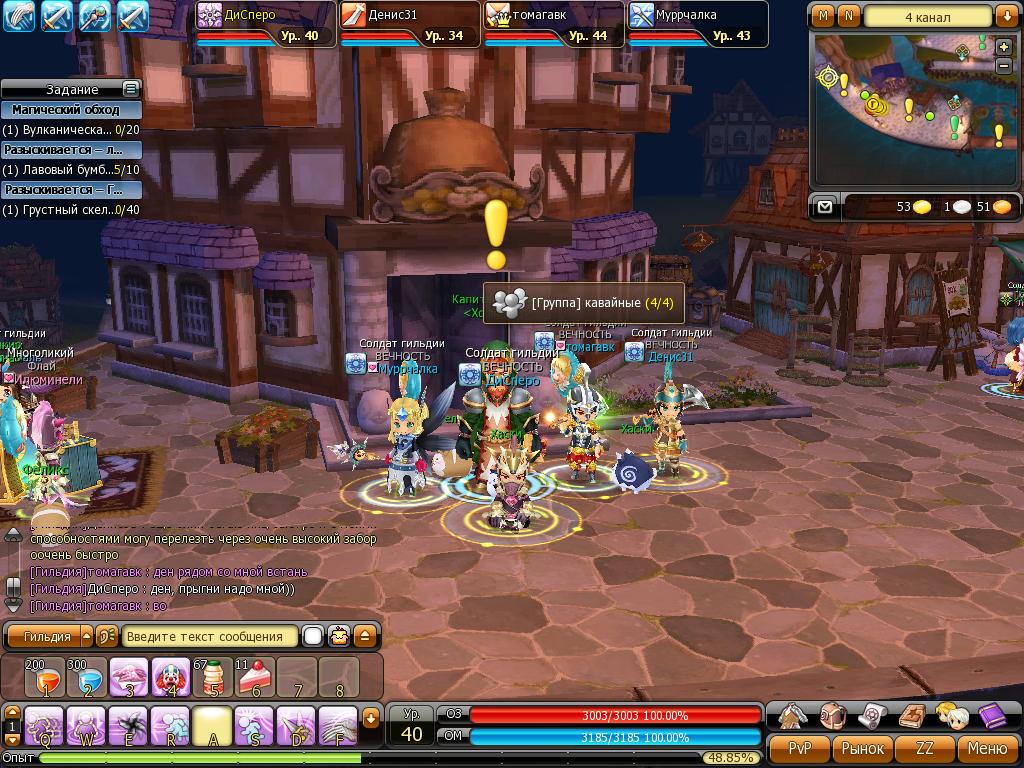Click the ZZ button

[925, 748]
